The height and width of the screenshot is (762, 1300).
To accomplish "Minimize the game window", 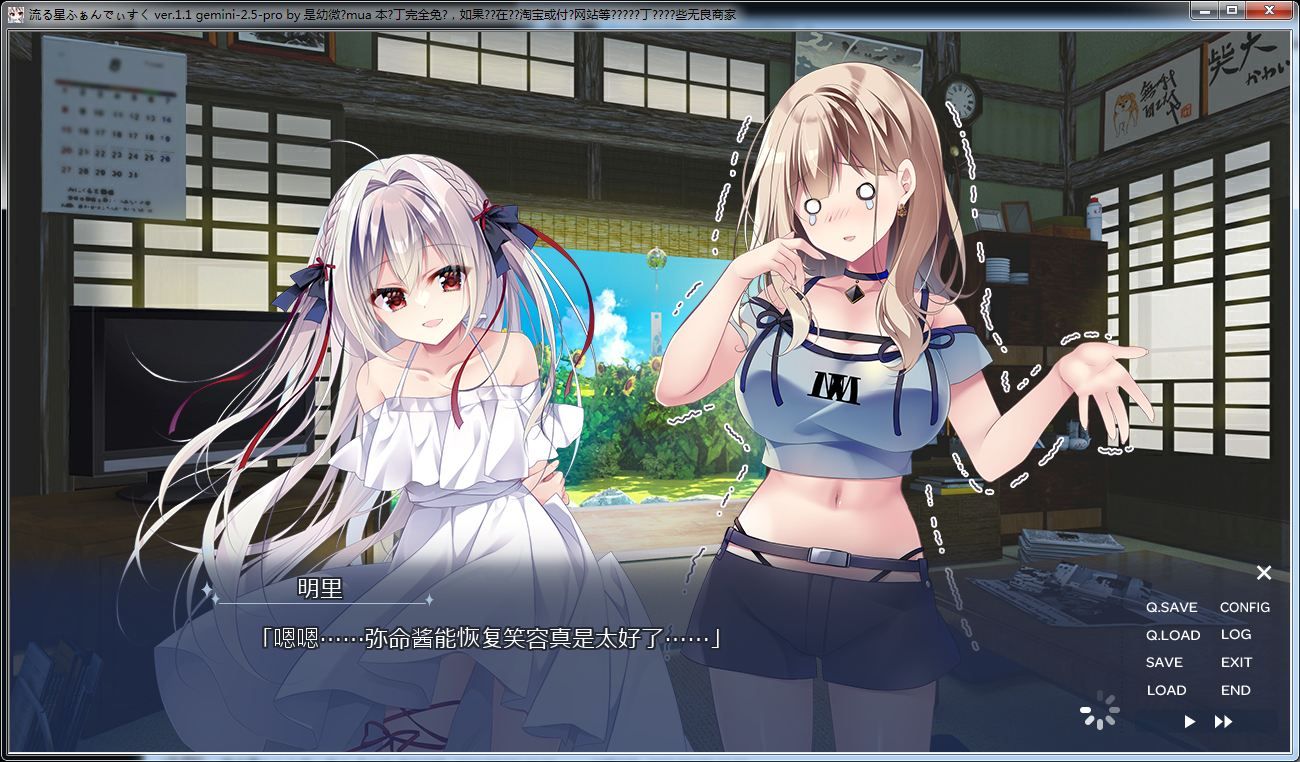I will (1203, 11).
